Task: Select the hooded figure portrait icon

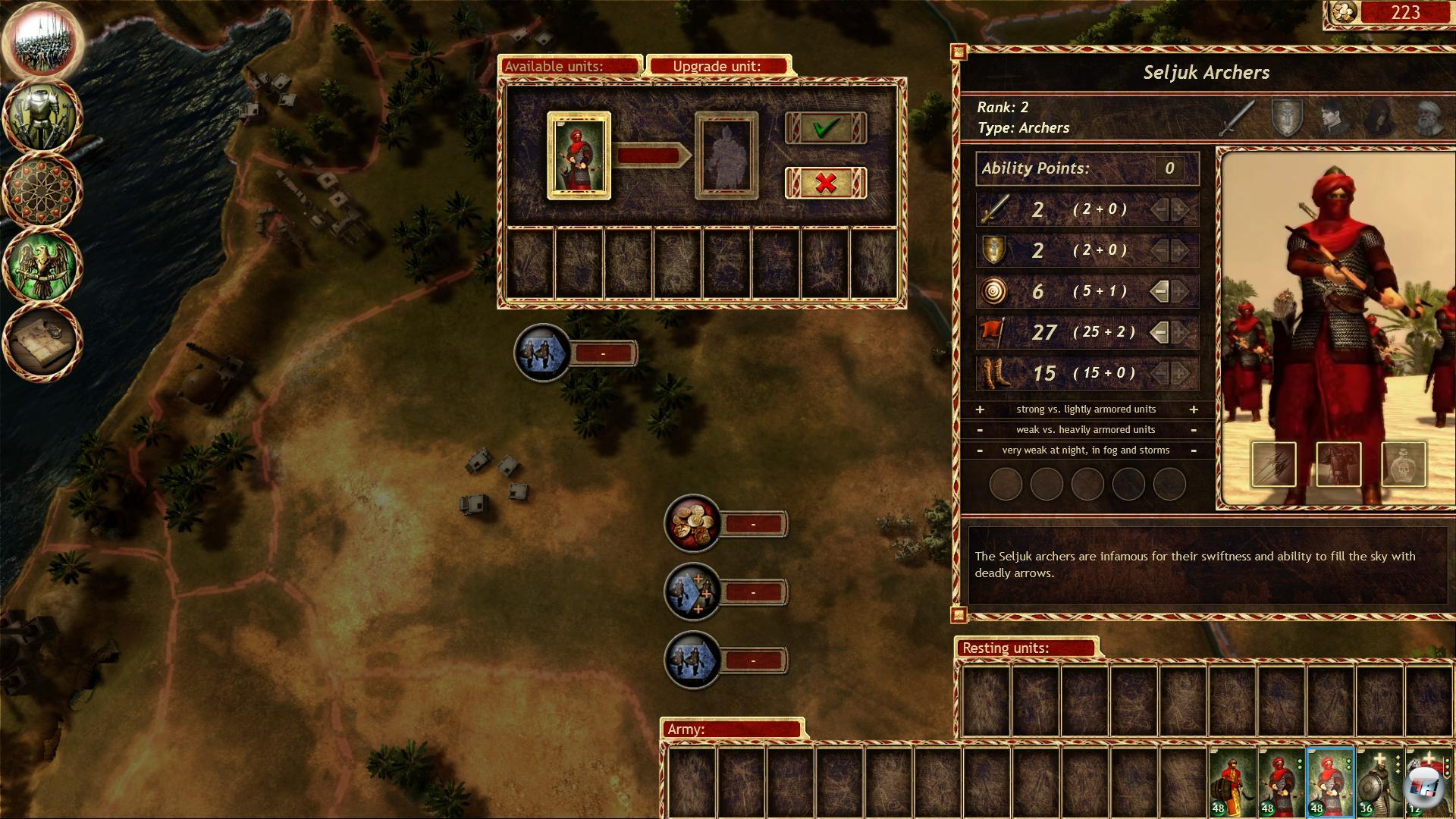Action: [1380, 118]
